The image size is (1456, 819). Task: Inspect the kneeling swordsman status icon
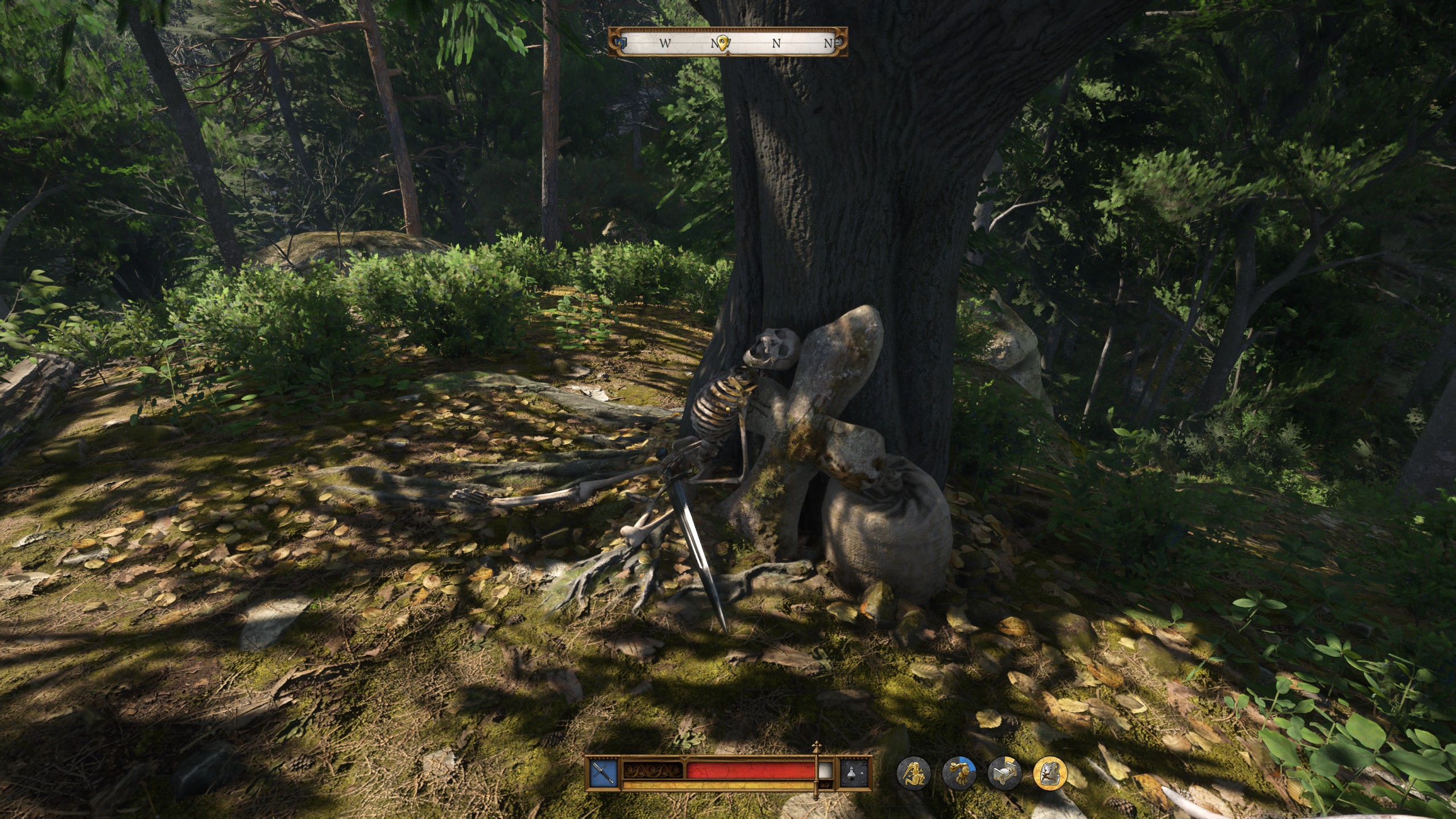click(x=913, y=773)
